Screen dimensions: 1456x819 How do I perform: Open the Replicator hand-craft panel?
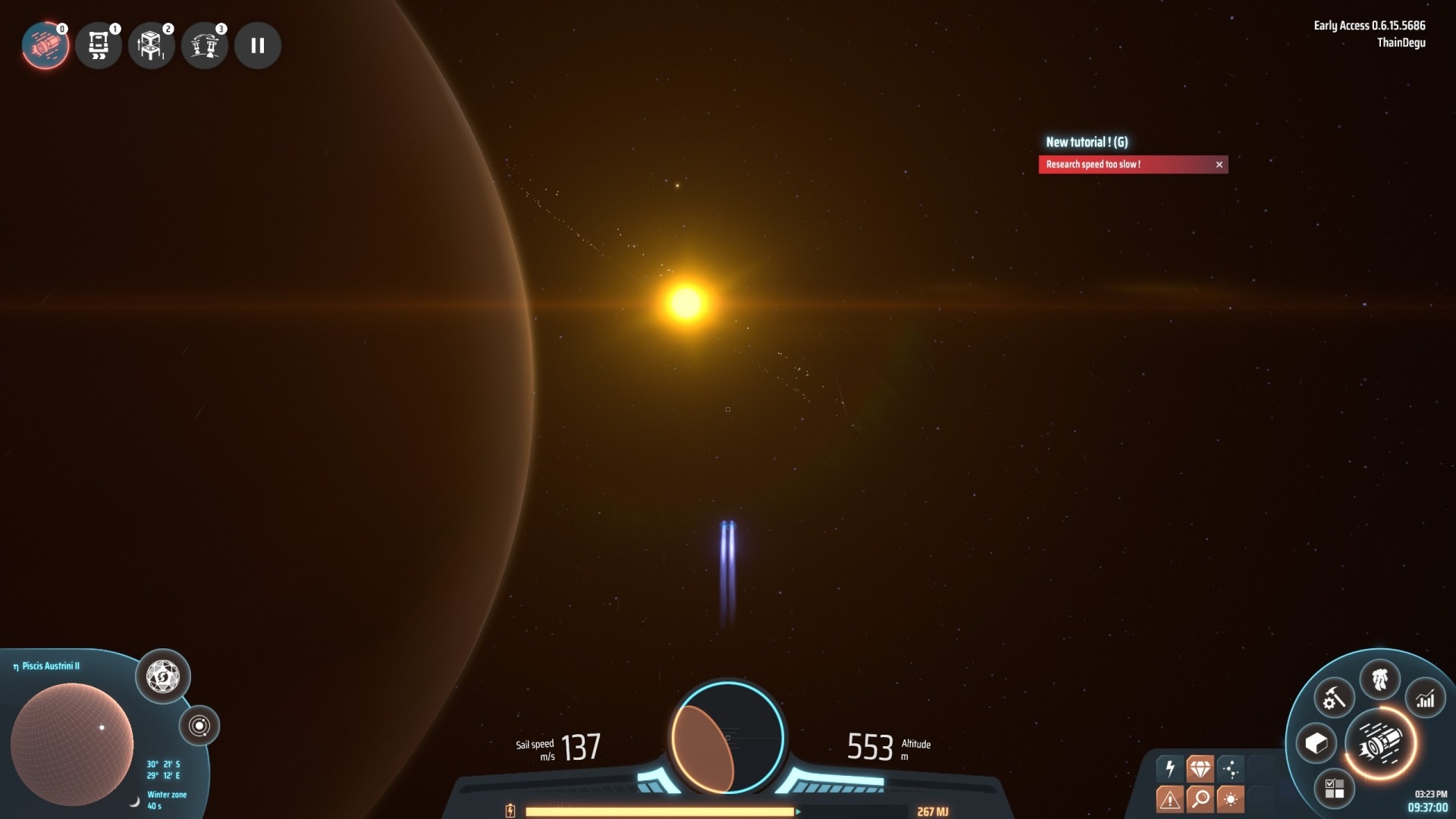click(1332, 700)
